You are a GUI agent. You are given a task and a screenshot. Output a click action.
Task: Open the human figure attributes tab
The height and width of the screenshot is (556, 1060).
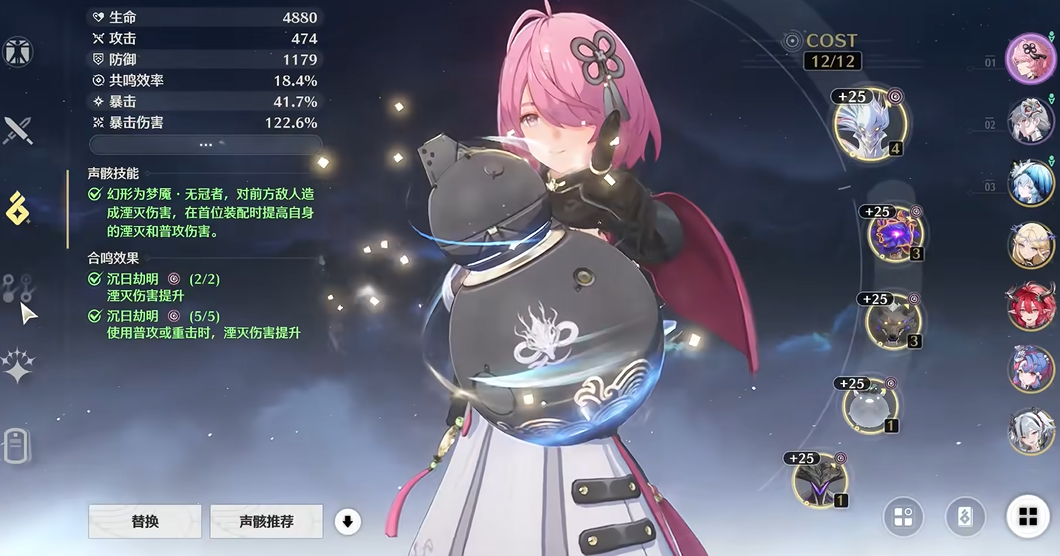pyautogui.click(x=18, y=51)
